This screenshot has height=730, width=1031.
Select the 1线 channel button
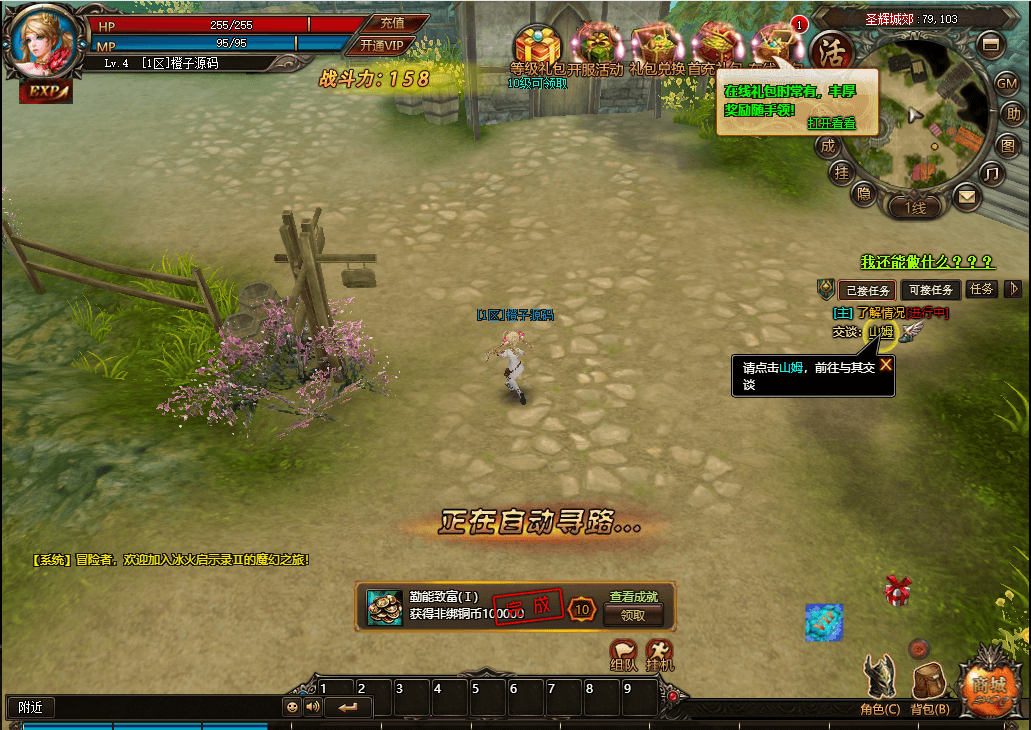click(916, 208)
